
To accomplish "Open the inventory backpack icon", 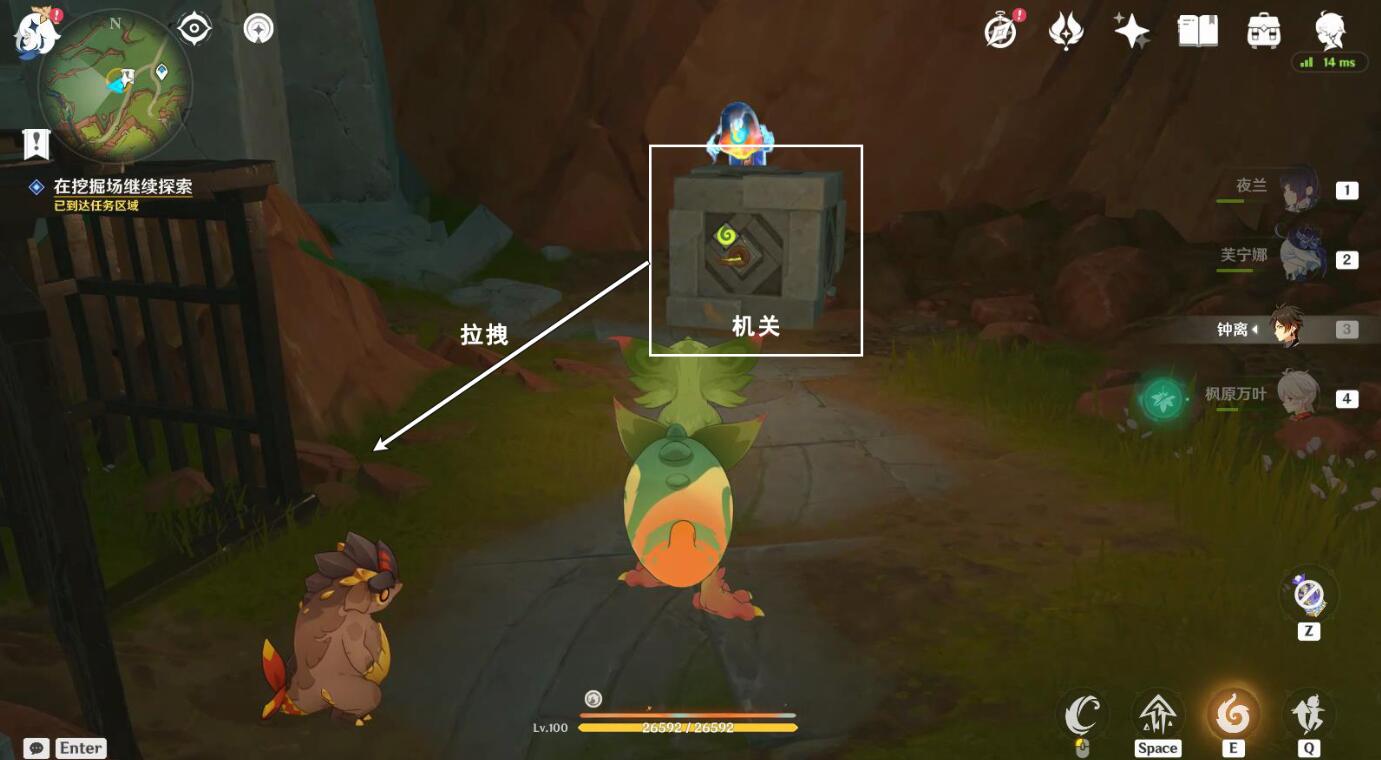I will coord(1264,31).
